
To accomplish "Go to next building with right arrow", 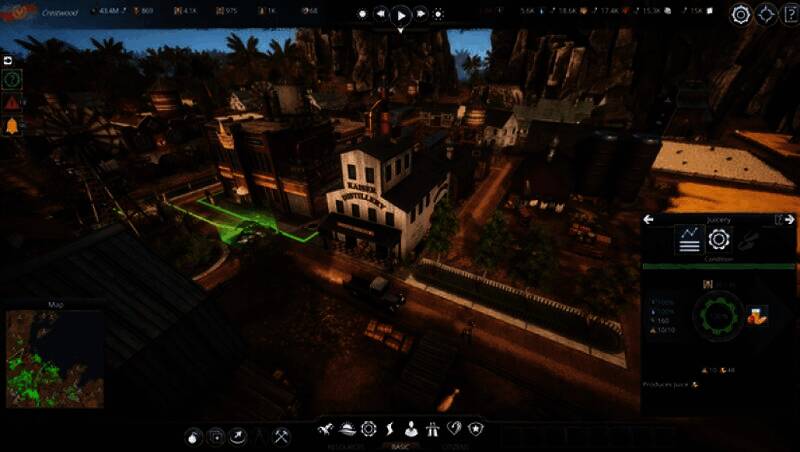I will pyautogui.click(x=790, y=219).
